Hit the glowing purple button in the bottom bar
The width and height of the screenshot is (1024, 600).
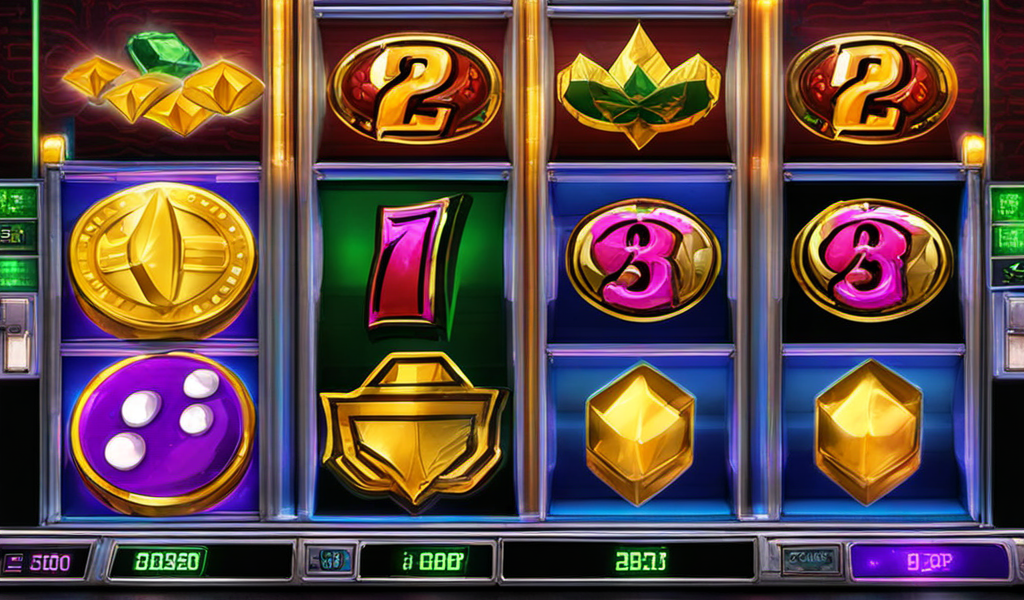pyautogui.click(x=929, y=562)
